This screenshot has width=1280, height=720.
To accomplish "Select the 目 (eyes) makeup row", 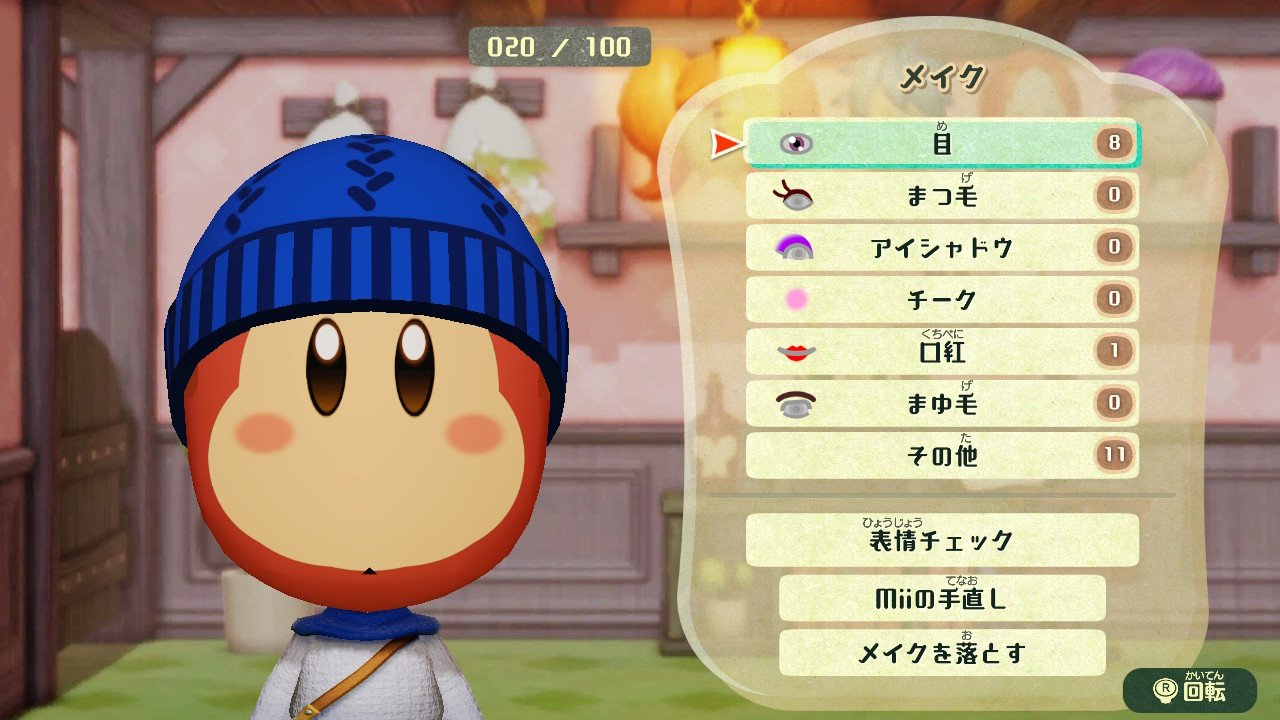I will pos(941,144).
